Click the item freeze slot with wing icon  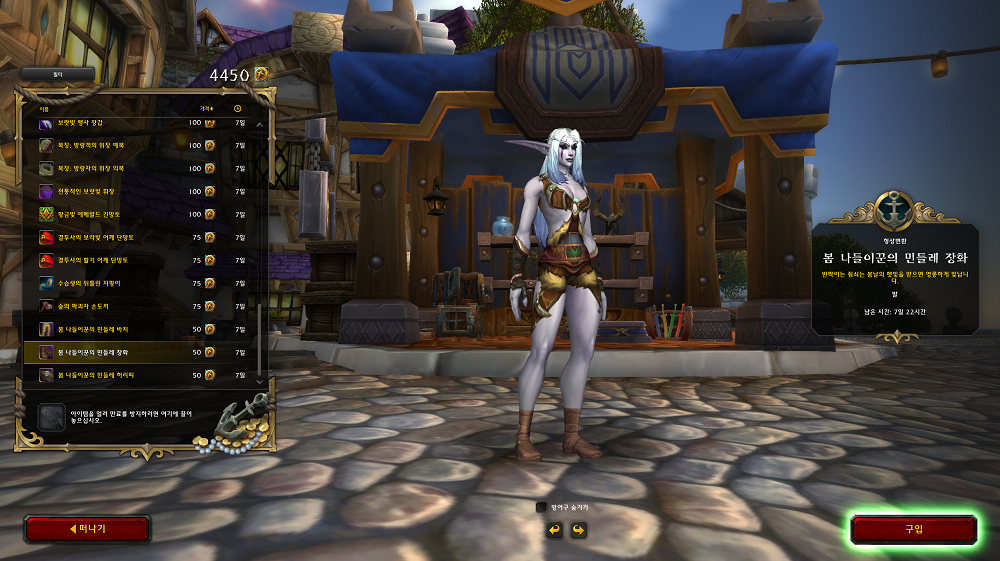51,416
